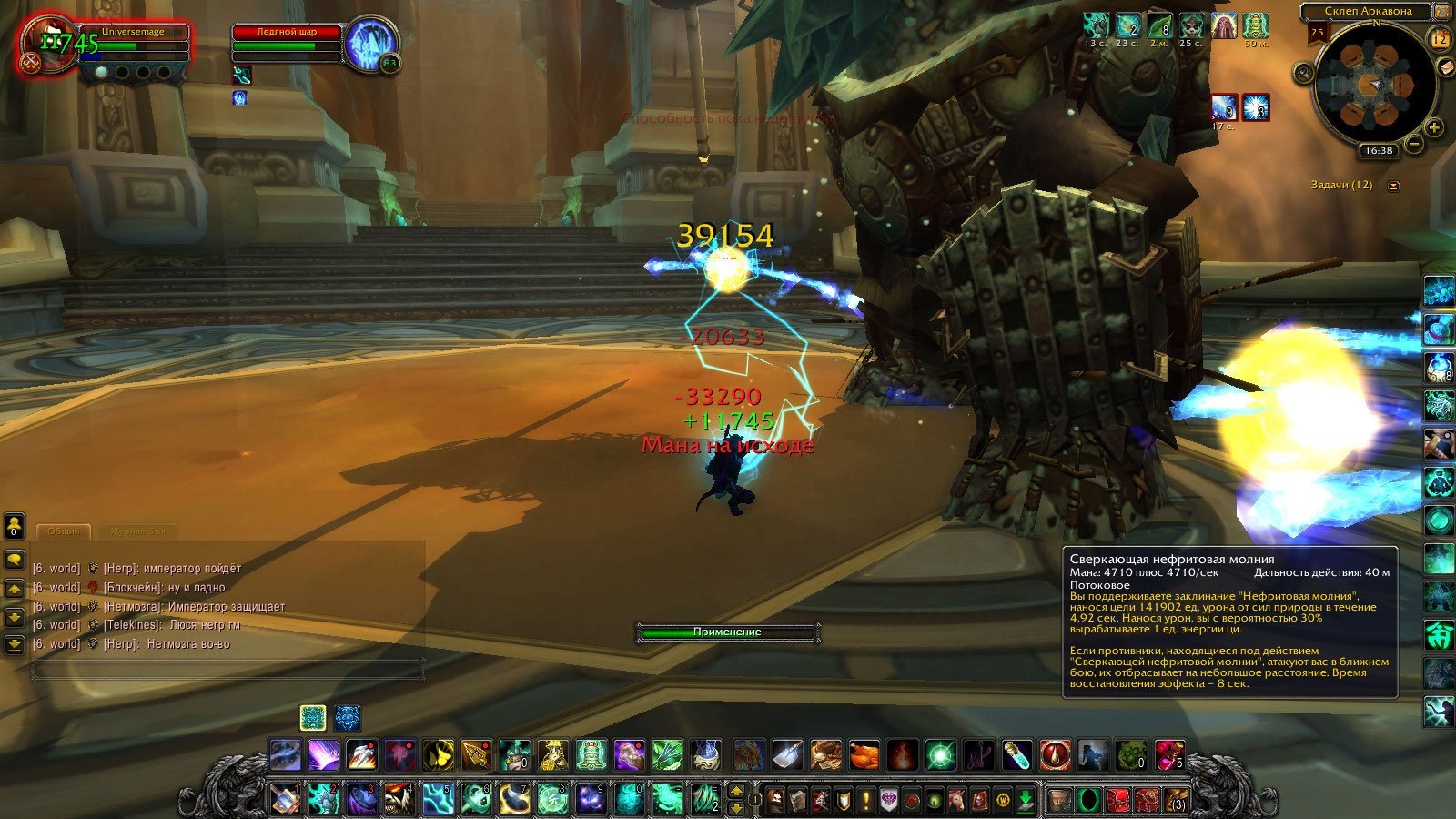Click the Ледяной шар target frame portrait
1456x819 pixels.
tap(369, 44)
